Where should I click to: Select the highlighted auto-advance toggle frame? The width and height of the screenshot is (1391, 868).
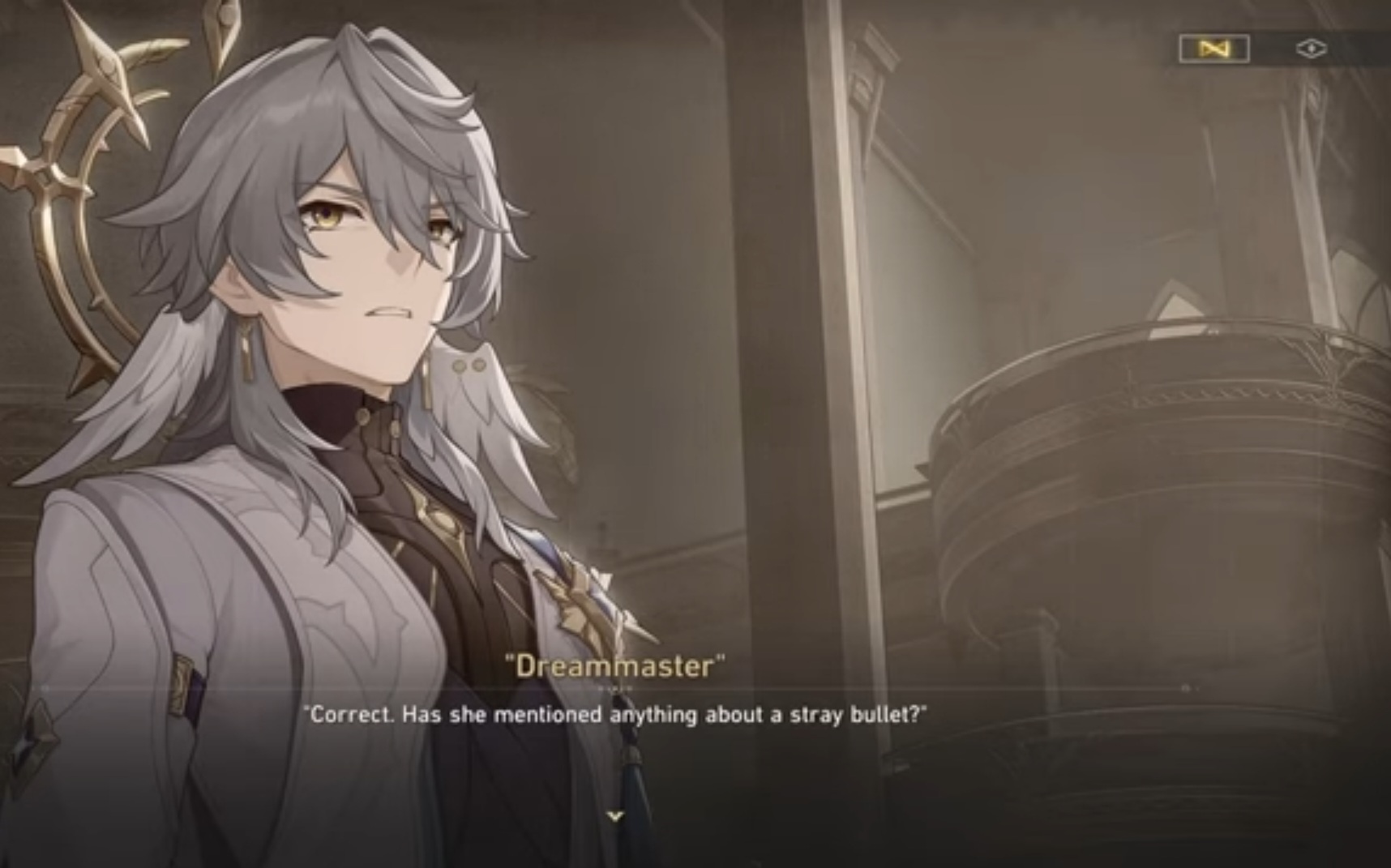[x=1212, y=49]
